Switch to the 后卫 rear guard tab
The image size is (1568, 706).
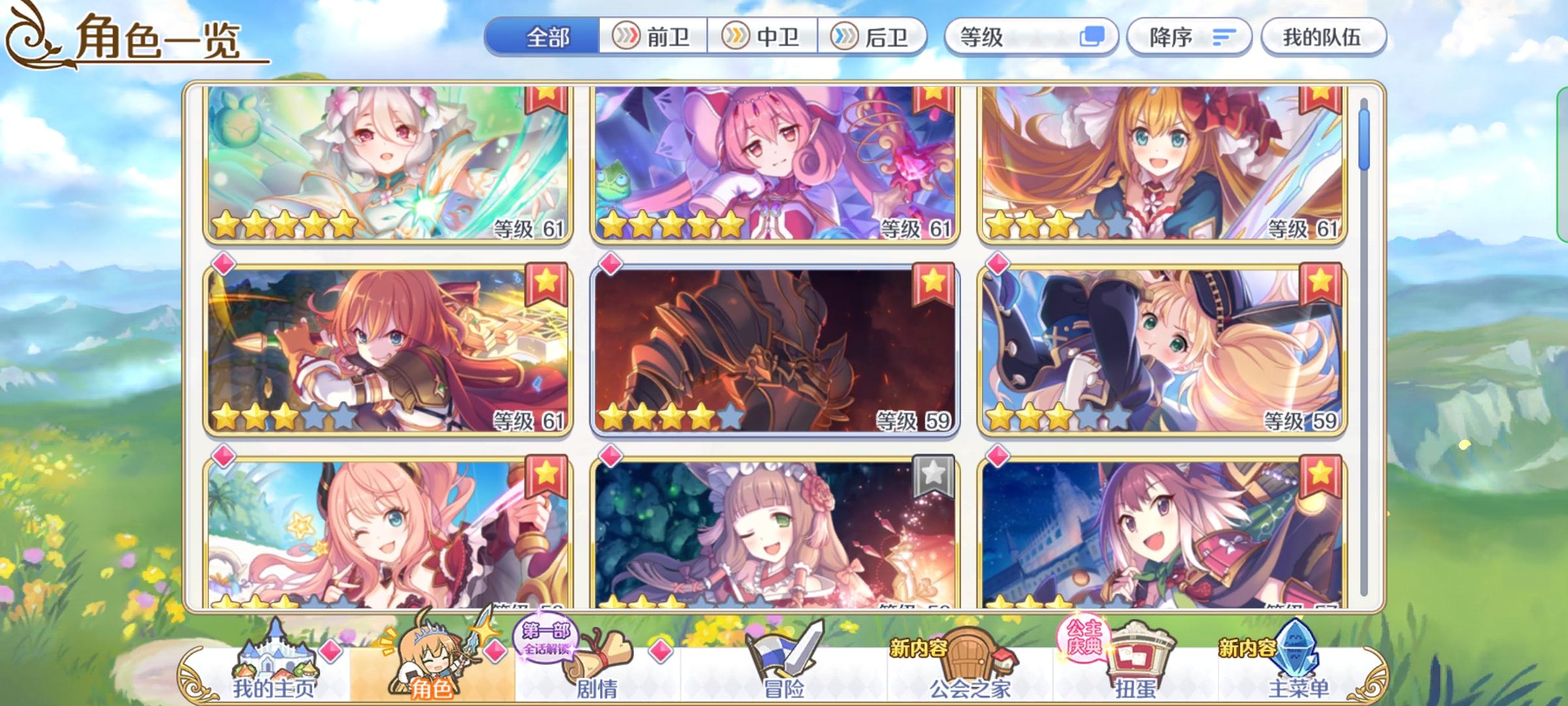tap(875, 37)
